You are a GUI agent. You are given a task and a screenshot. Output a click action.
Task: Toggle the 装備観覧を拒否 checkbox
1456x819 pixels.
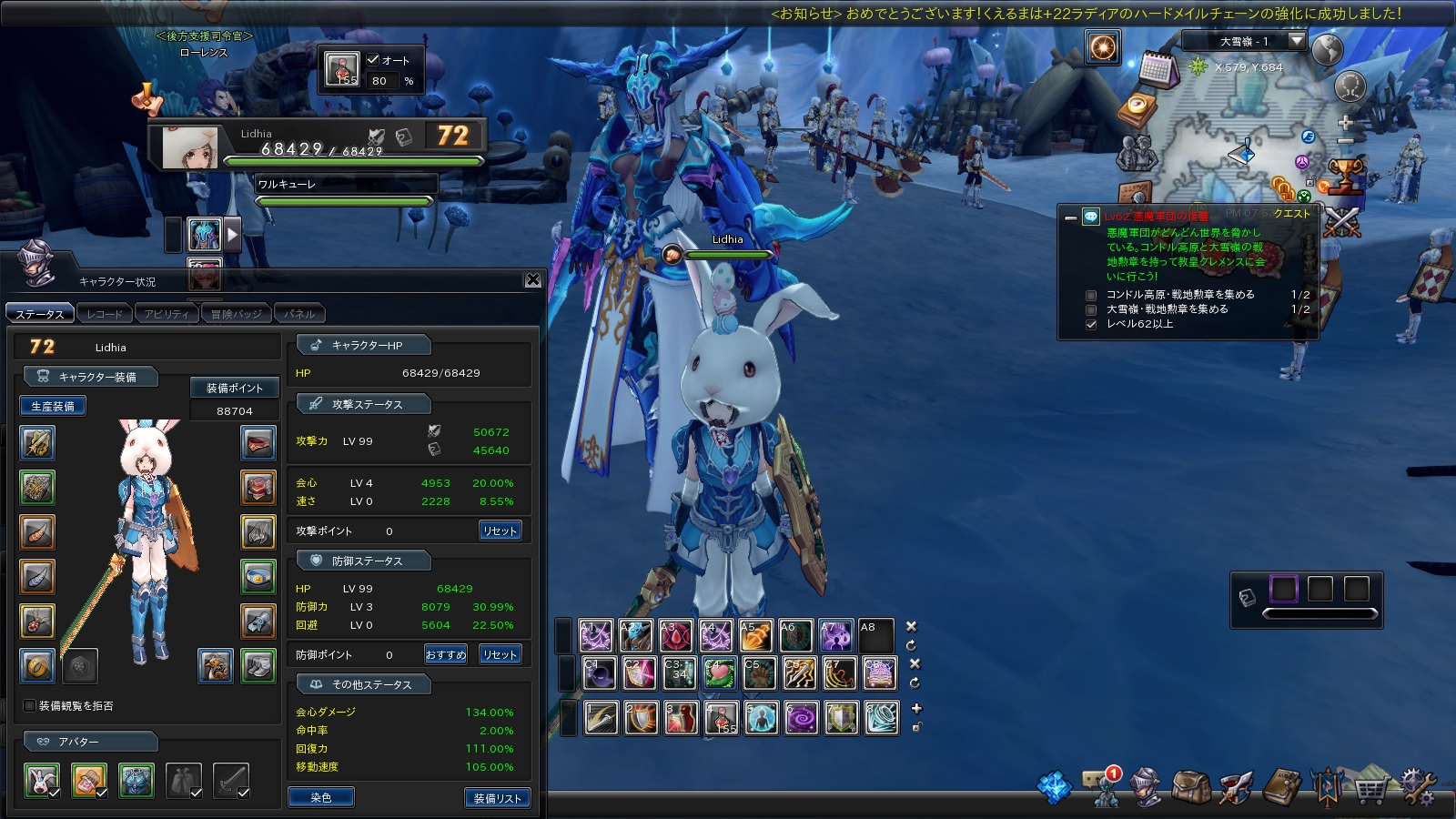pos(30,705)
